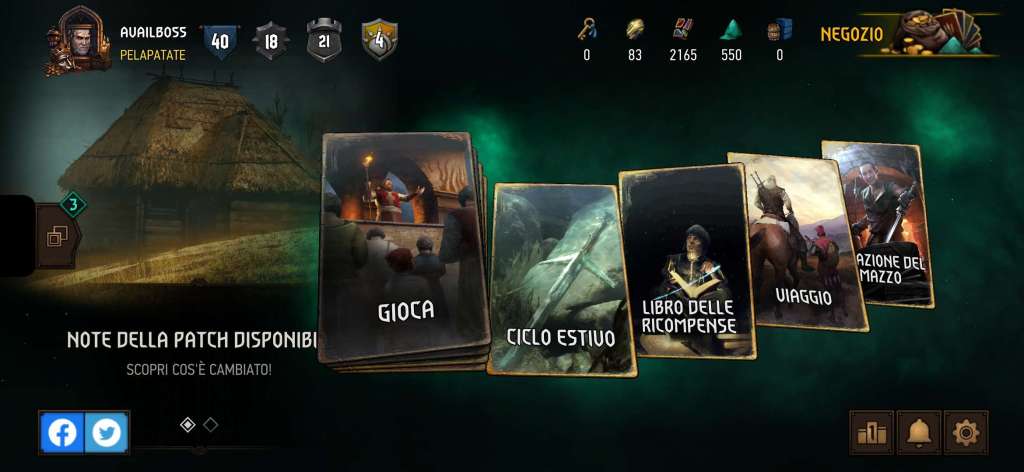Screen dimensions: 1024x472
Task: Read the Note della Patch news
Action: click(x=191, y=340)
